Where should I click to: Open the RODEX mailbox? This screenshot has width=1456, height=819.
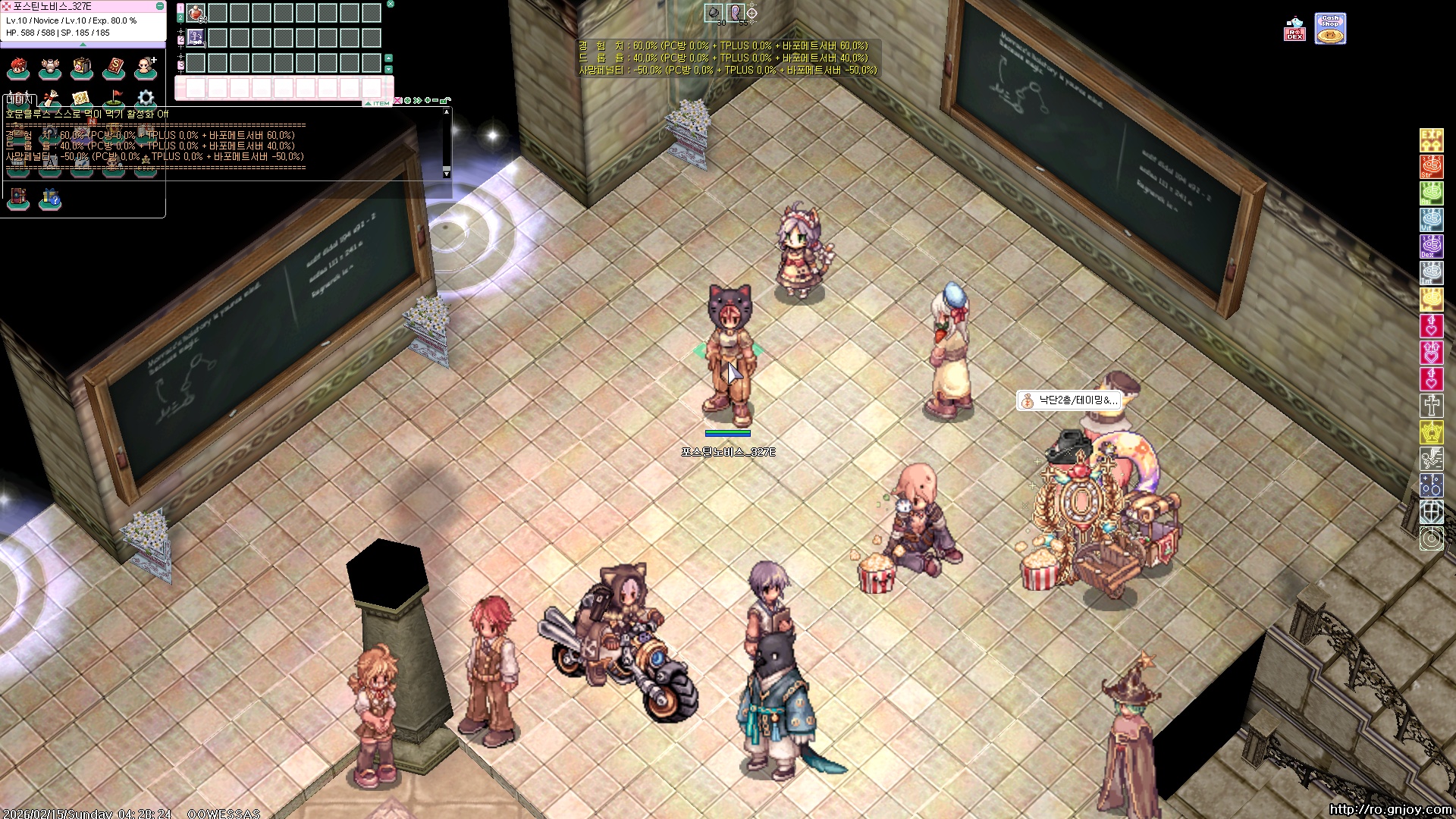pos(1294,30)
